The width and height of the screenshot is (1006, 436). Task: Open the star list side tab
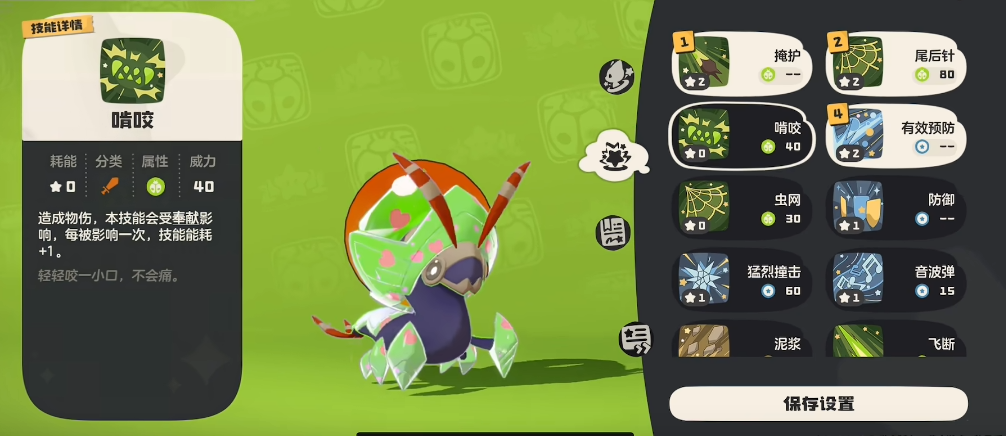point(634,340)
